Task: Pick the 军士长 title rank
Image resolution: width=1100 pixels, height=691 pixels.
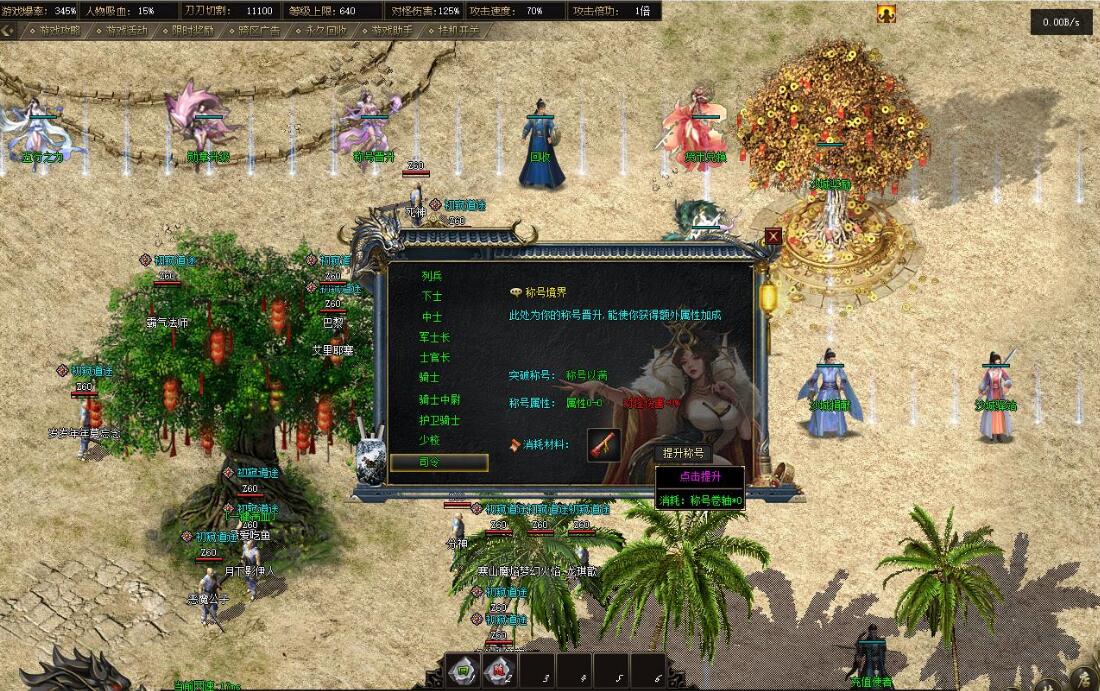Action: pos(434,337)
